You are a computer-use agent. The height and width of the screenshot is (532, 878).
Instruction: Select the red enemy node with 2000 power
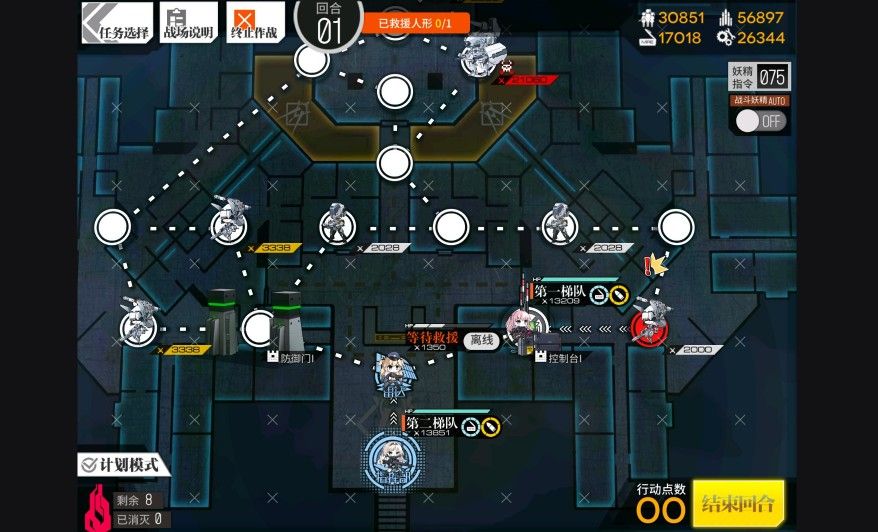pyautogui.click(x=648, y=326)
